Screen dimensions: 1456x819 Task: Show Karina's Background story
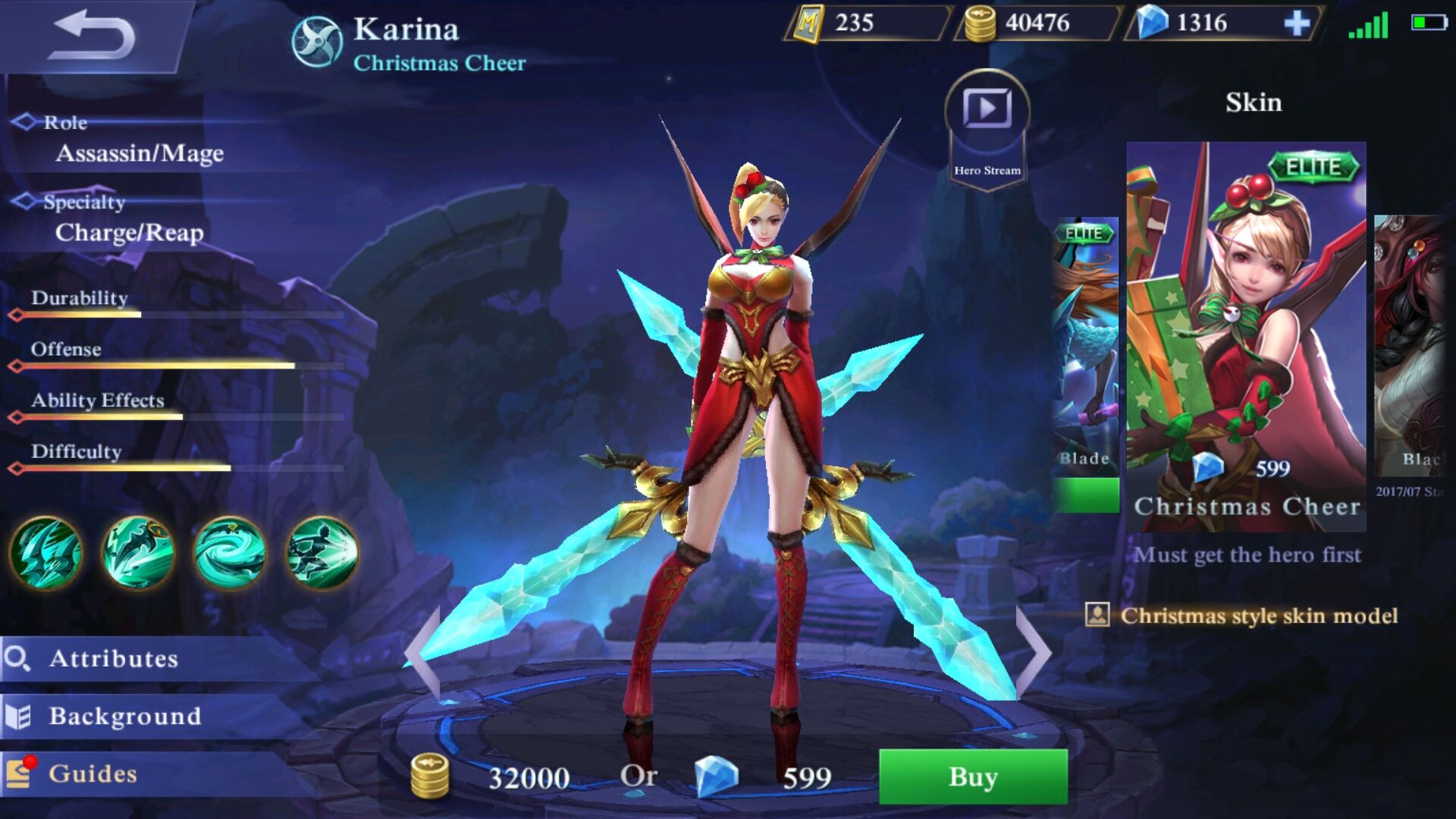[125, 716]
